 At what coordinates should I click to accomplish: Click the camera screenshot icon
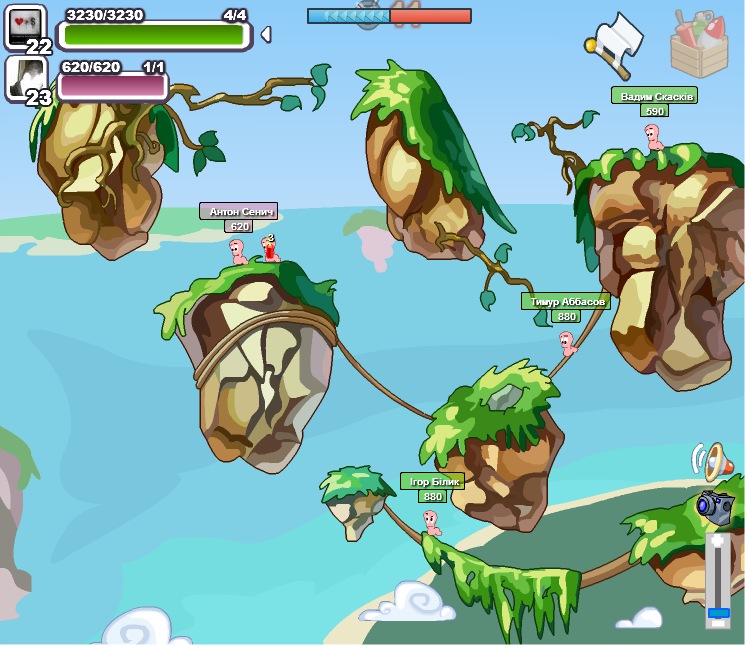(714, 507)
